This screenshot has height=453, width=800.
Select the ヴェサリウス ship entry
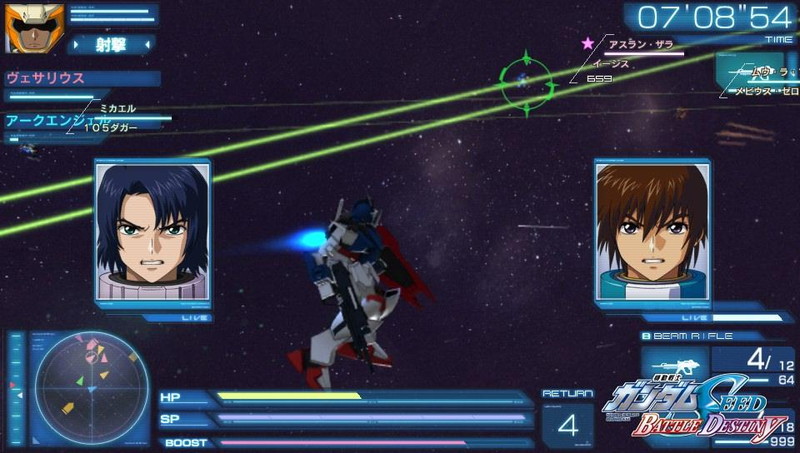coord(45,78)
